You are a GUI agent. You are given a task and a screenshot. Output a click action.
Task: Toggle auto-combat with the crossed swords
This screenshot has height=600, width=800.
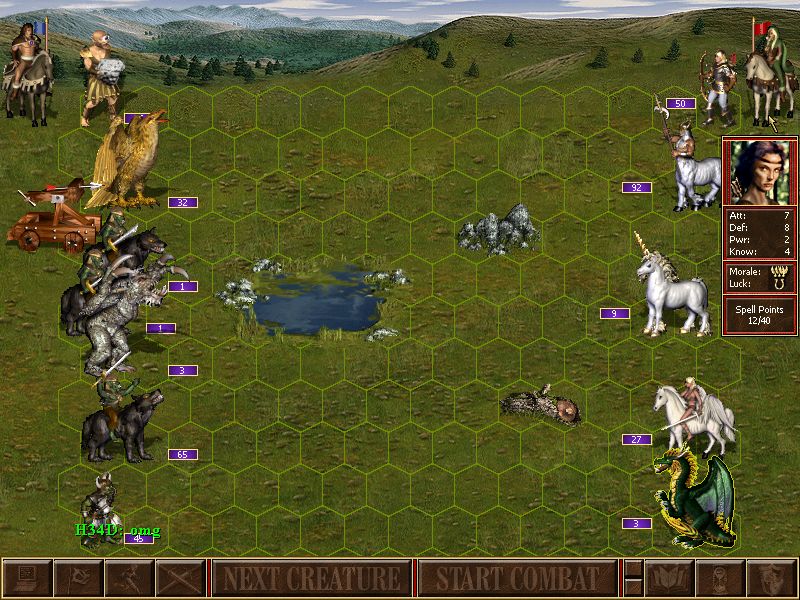180,578
